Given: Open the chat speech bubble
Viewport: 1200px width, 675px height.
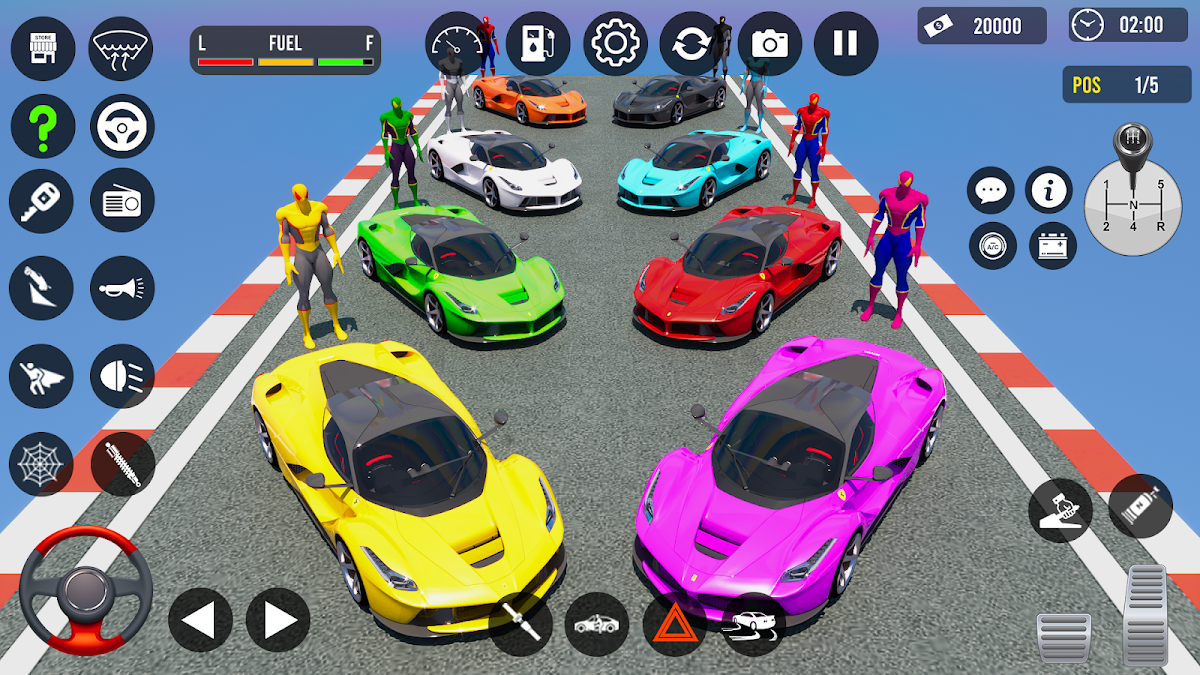Looking at the screenshot, I should point(991,190).
